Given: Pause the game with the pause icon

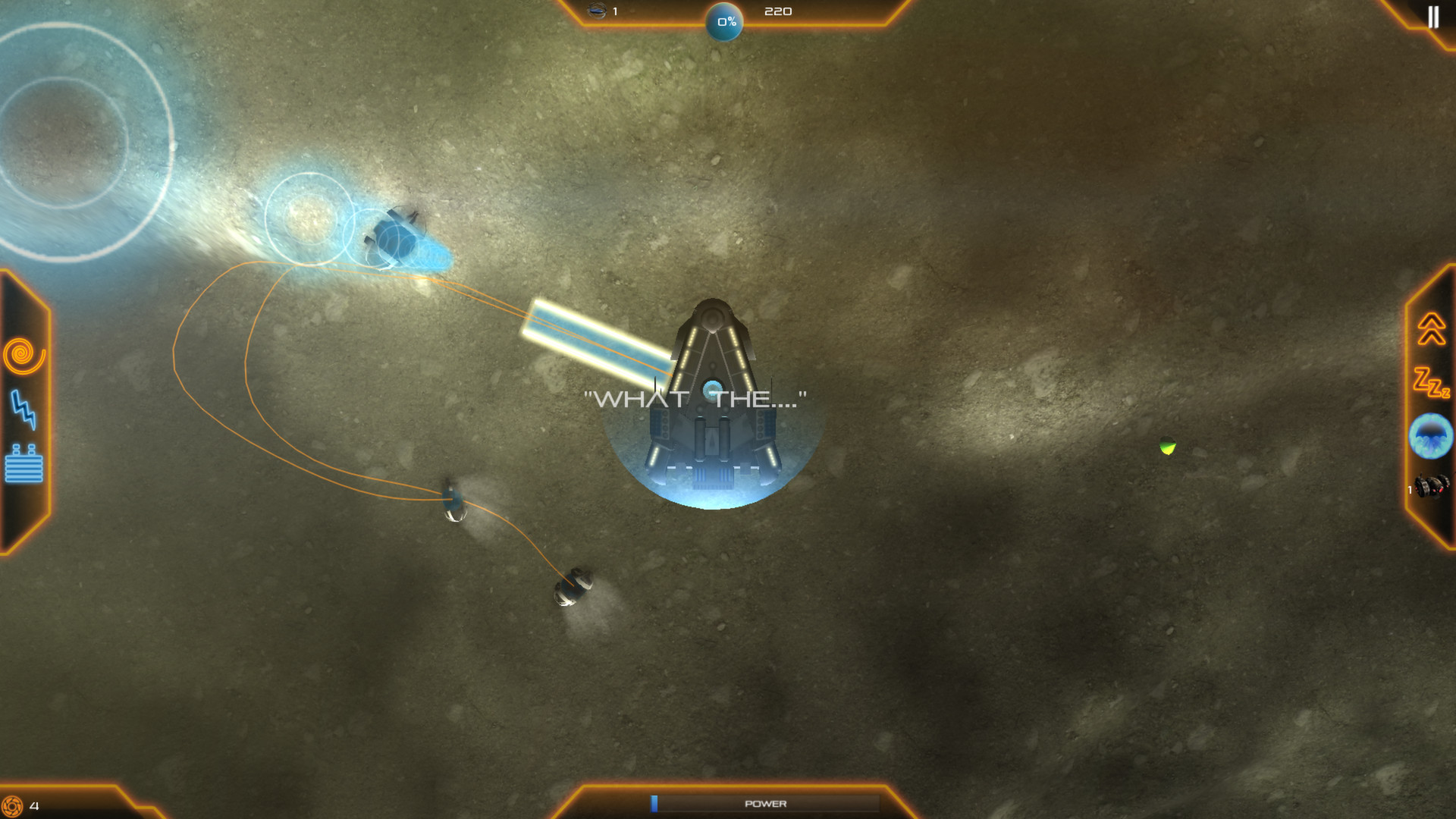Looking at the screenshot, I should 1434,17.
